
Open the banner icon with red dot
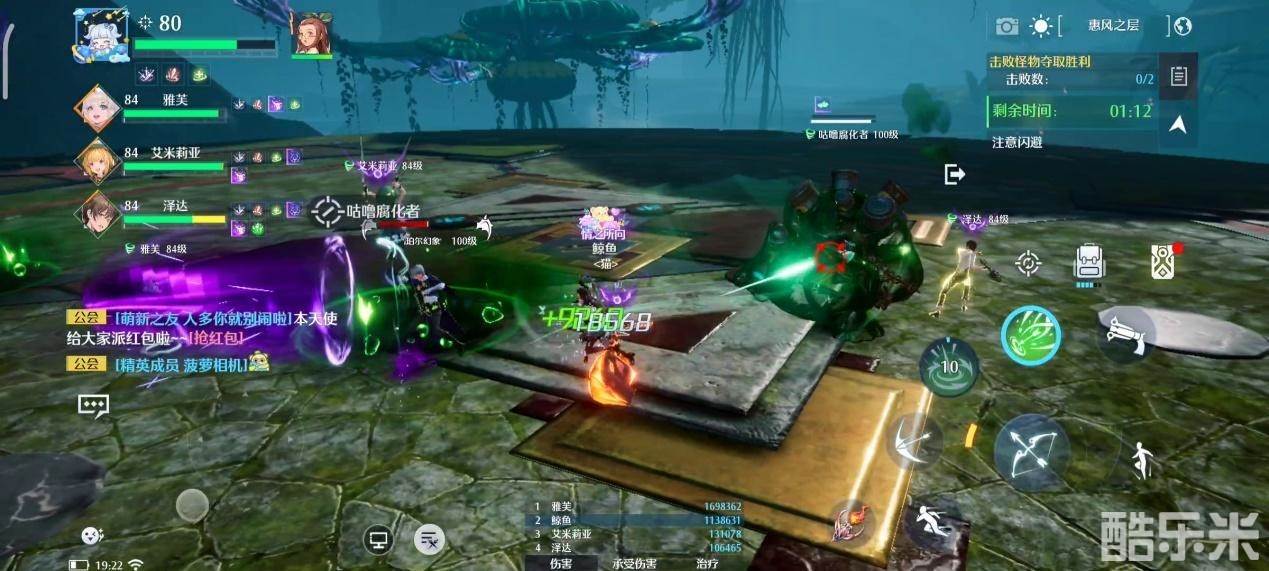click(x=1162, y=261)
